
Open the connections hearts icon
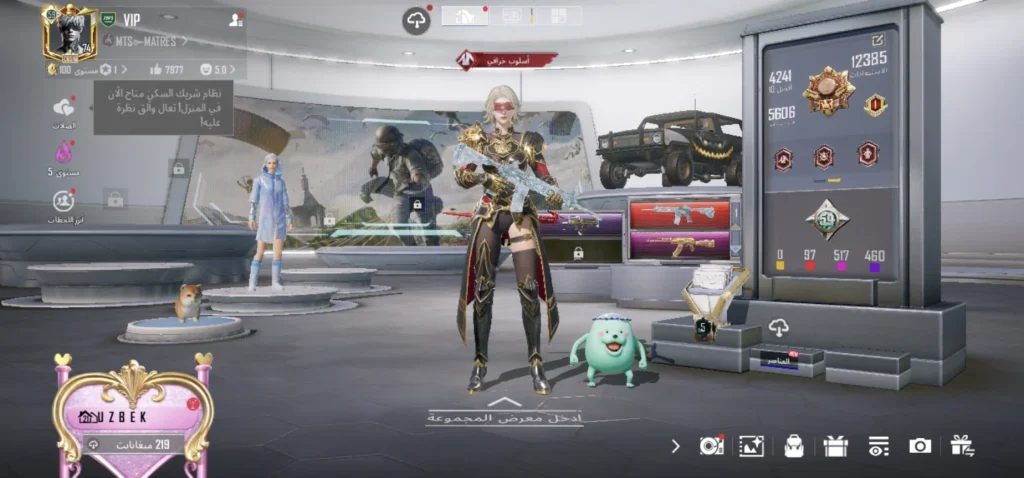pyautogui.click(x=64, y=108)
